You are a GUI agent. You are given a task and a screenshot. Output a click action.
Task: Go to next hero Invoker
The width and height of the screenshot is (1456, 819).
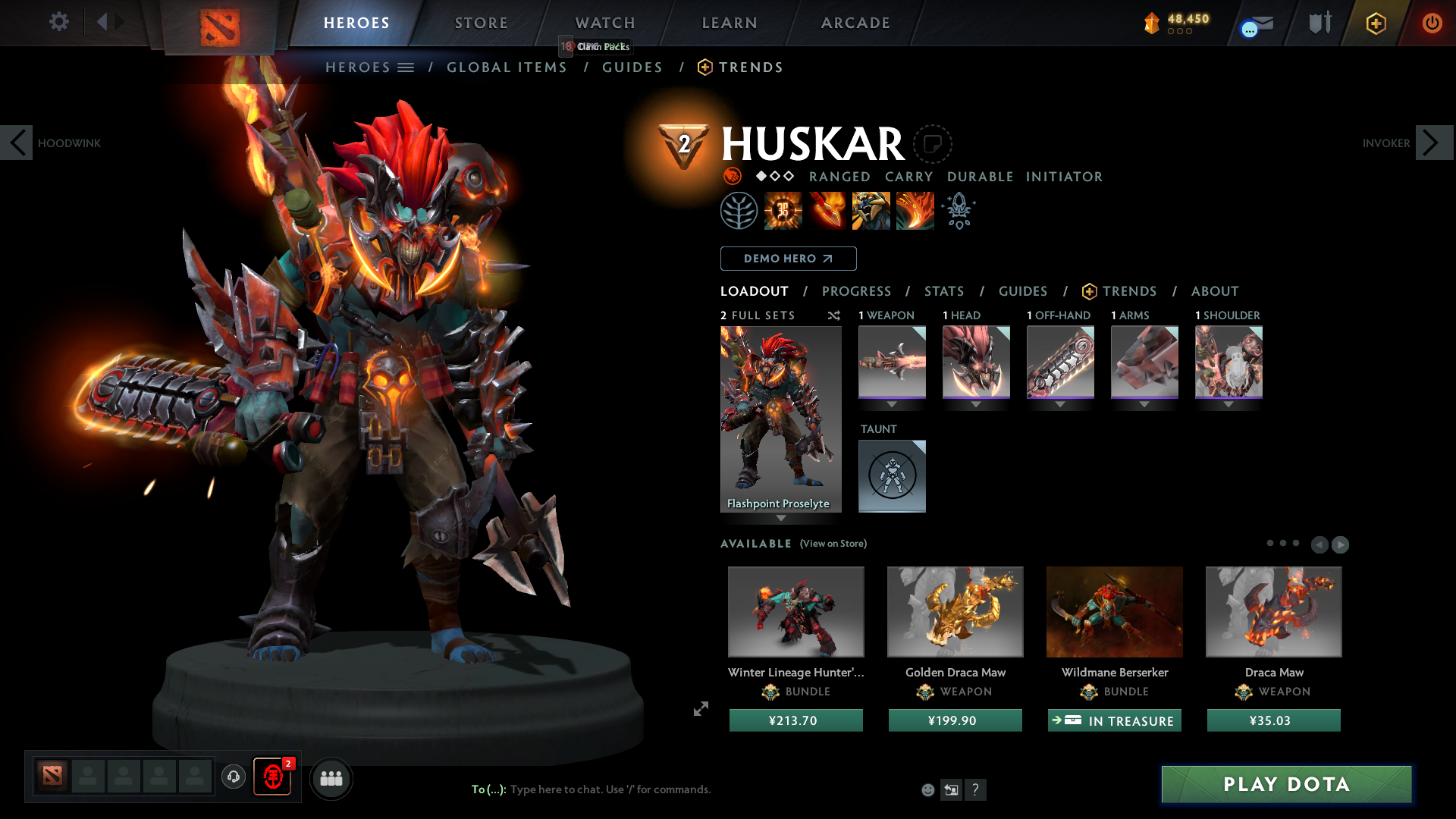[1433, 143]
